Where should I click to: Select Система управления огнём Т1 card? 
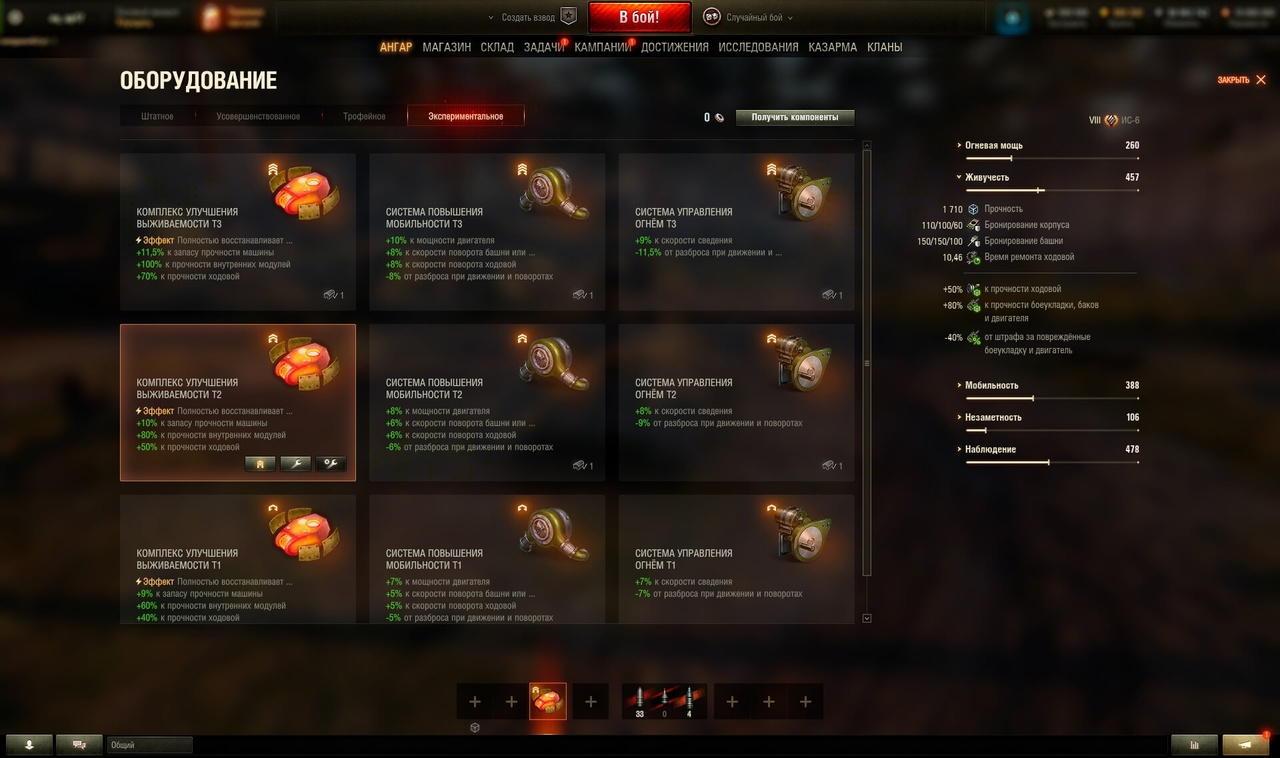(x=735, y=559)
